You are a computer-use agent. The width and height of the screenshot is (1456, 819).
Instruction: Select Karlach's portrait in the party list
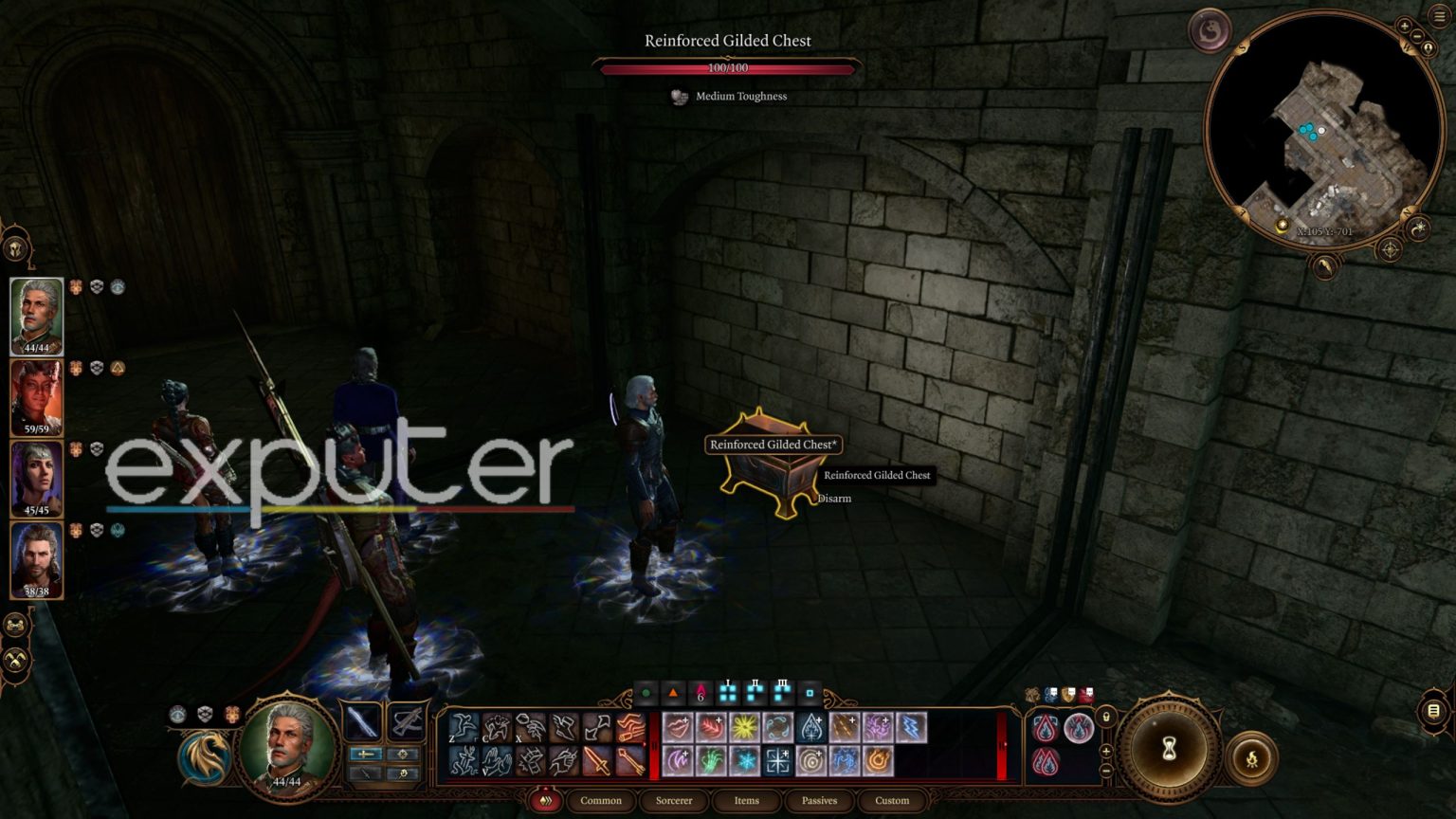38,396
